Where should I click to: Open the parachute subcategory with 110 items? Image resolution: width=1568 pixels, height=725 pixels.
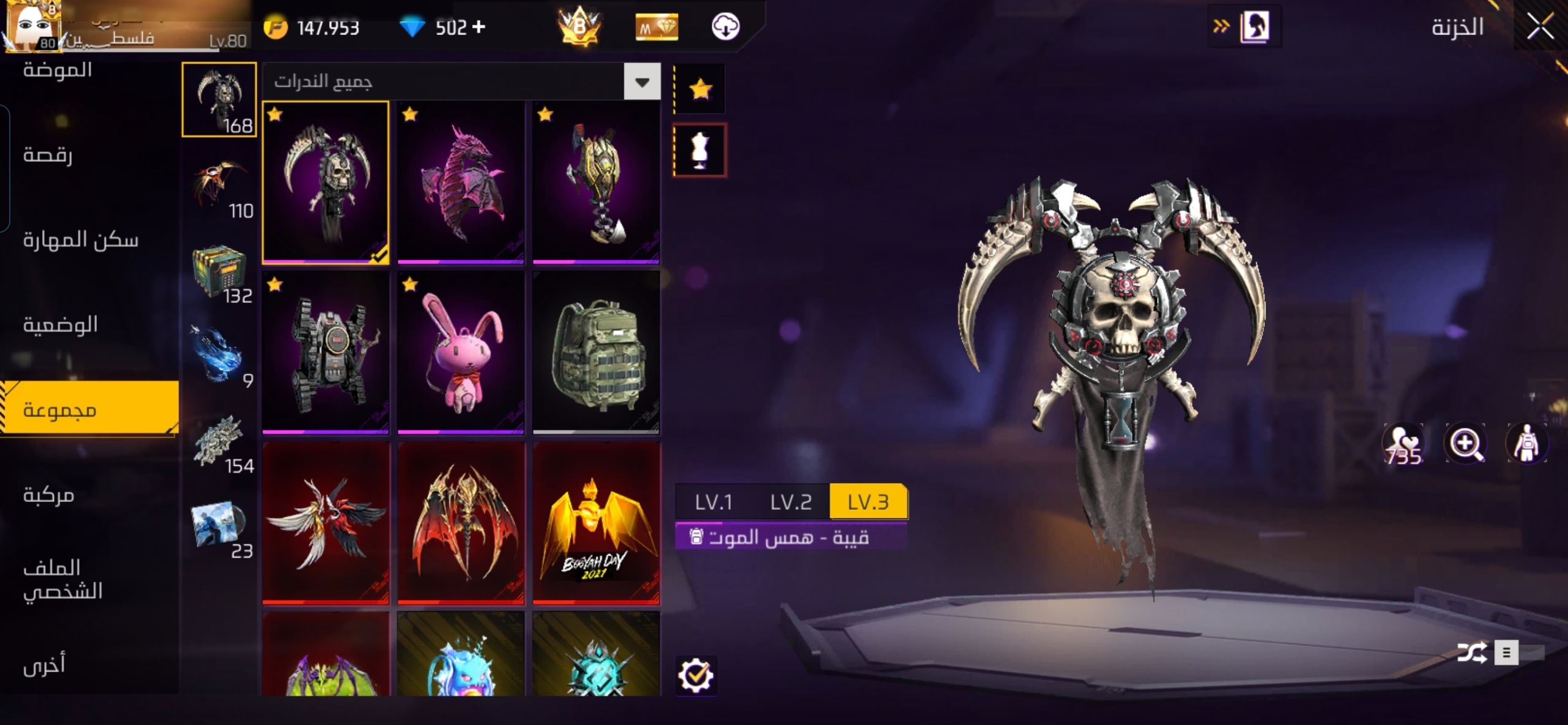pos(219,184)
